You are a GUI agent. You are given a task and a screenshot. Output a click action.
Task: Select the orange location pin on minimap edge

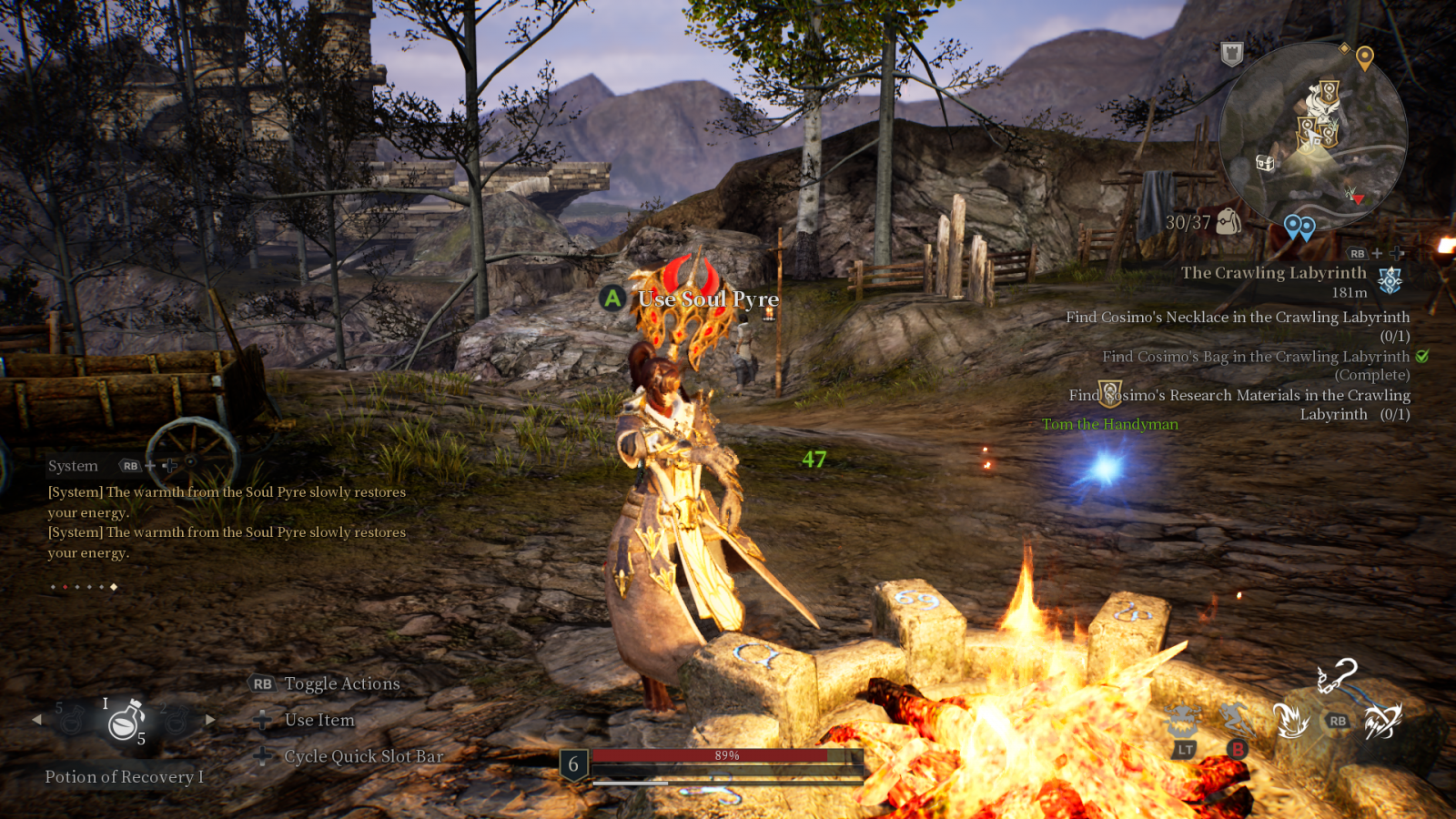(1364, 58)
